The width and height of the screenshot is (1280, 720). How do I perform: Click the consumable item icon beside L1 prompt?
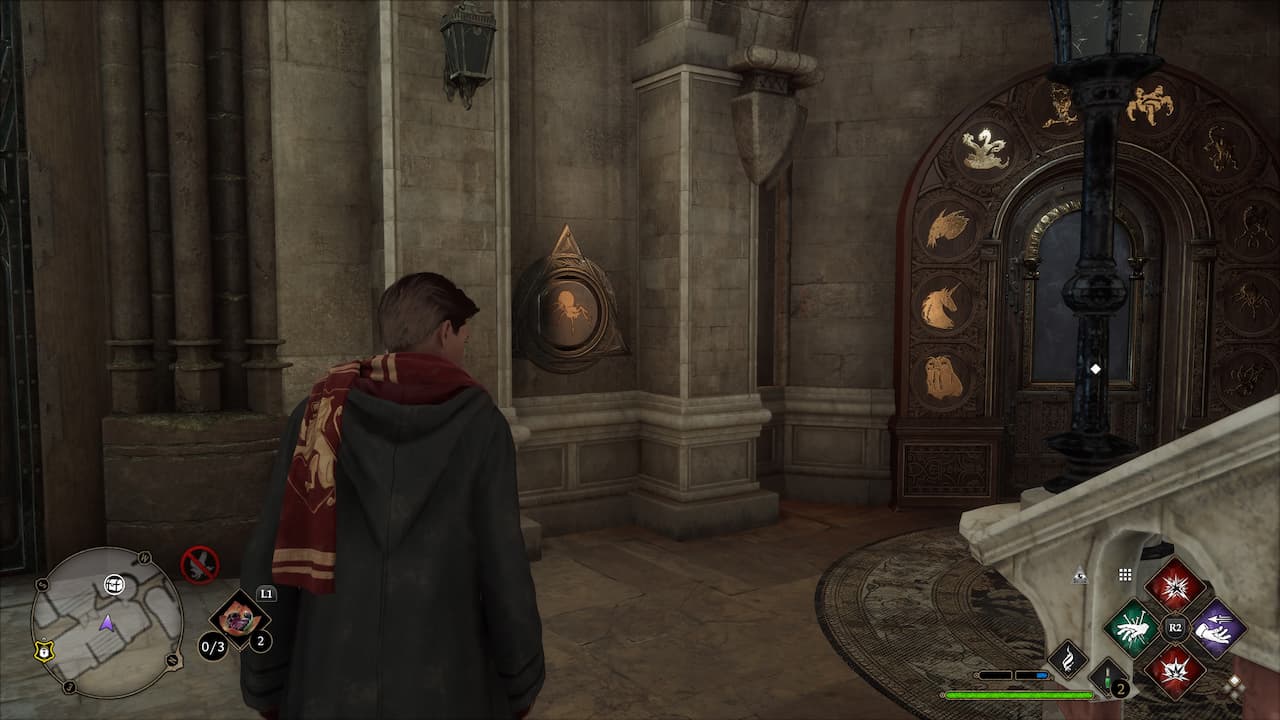(x=238, y=618)
